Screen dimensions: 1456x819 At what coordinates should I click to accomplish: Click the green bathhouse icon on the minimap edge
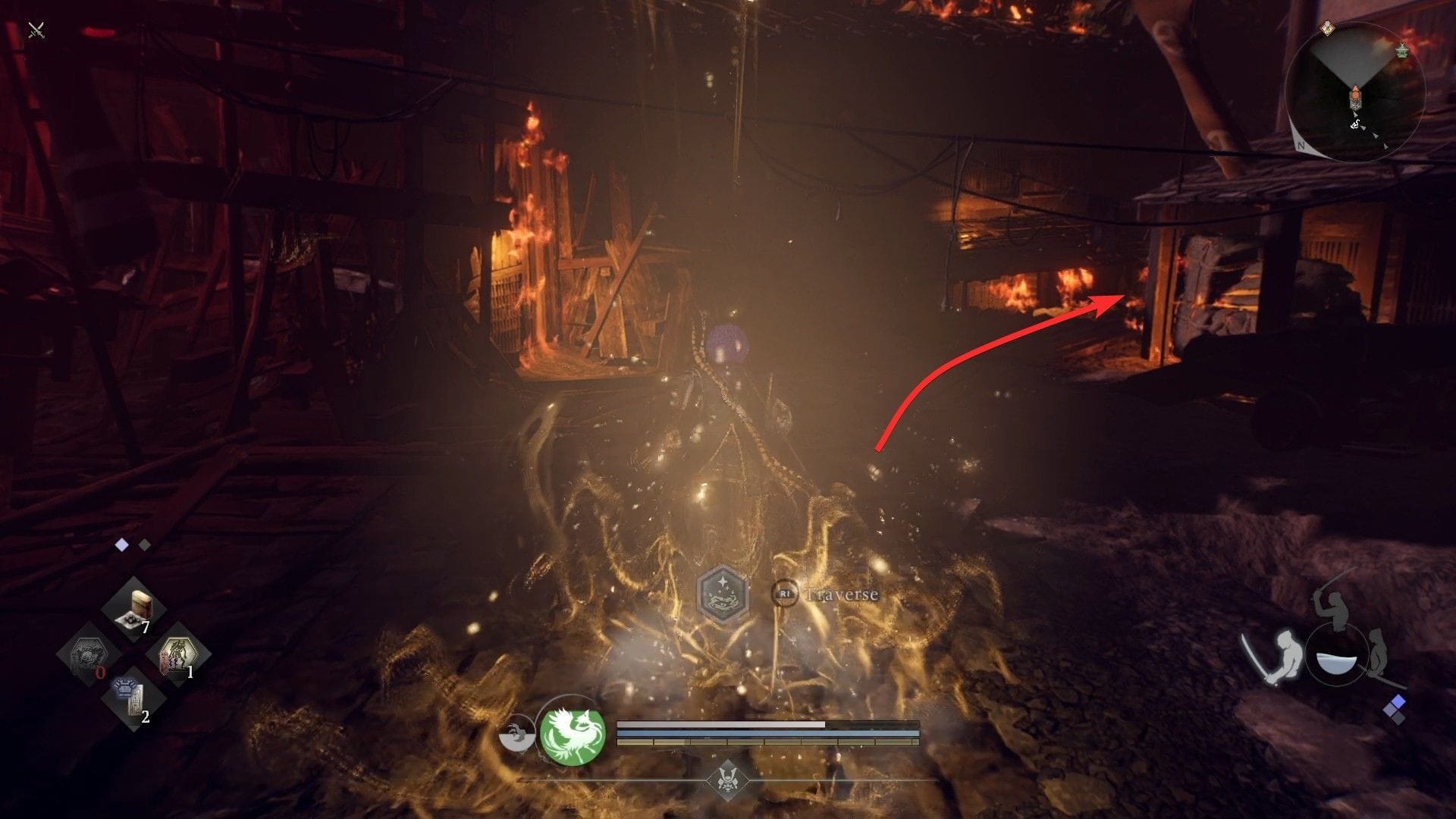pyautogui.click(x=1402, y=51)
